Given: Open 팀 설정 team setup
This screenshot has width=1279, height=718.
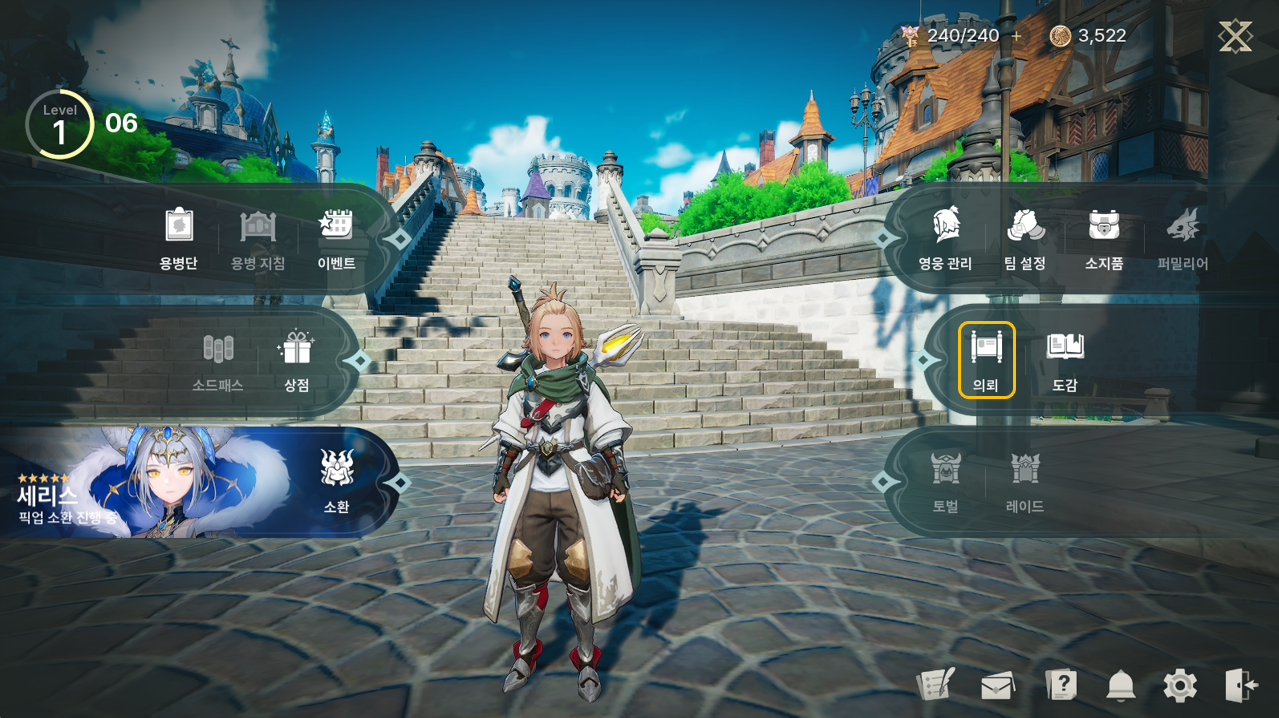Looking at the screenshot, I should 1025,239.
